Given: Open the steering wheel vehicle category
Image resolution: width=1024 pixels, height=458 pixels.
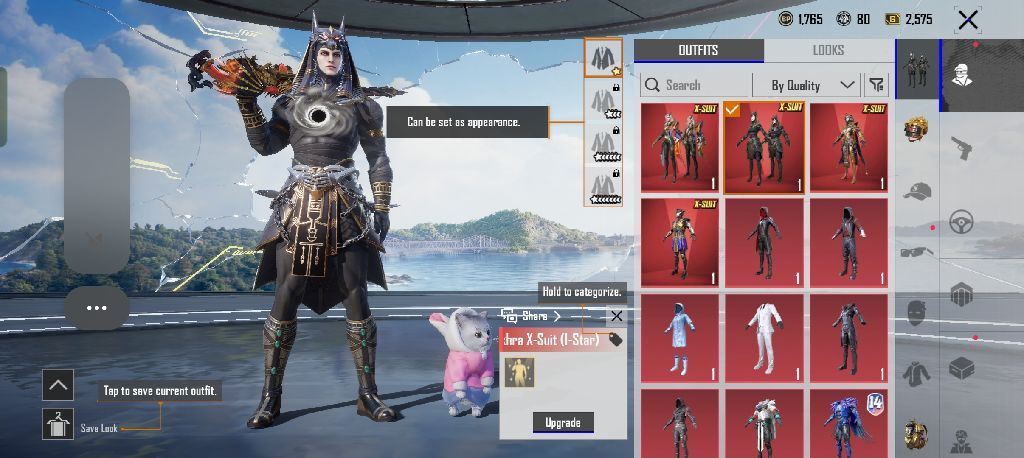Looking at the screenshot, I should (962, 220).
